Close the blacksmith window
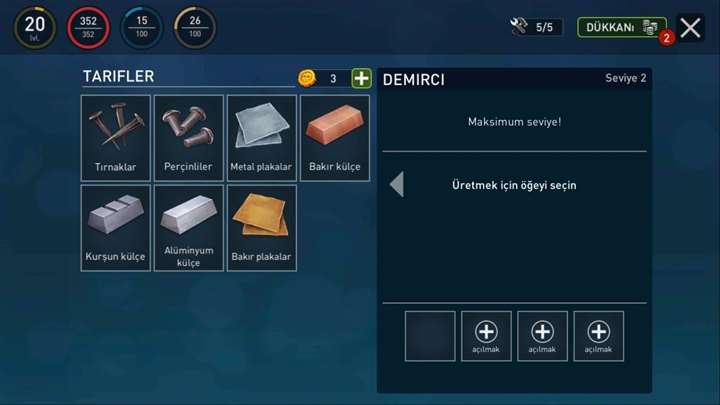720x405 pixels. click(690, 28)
